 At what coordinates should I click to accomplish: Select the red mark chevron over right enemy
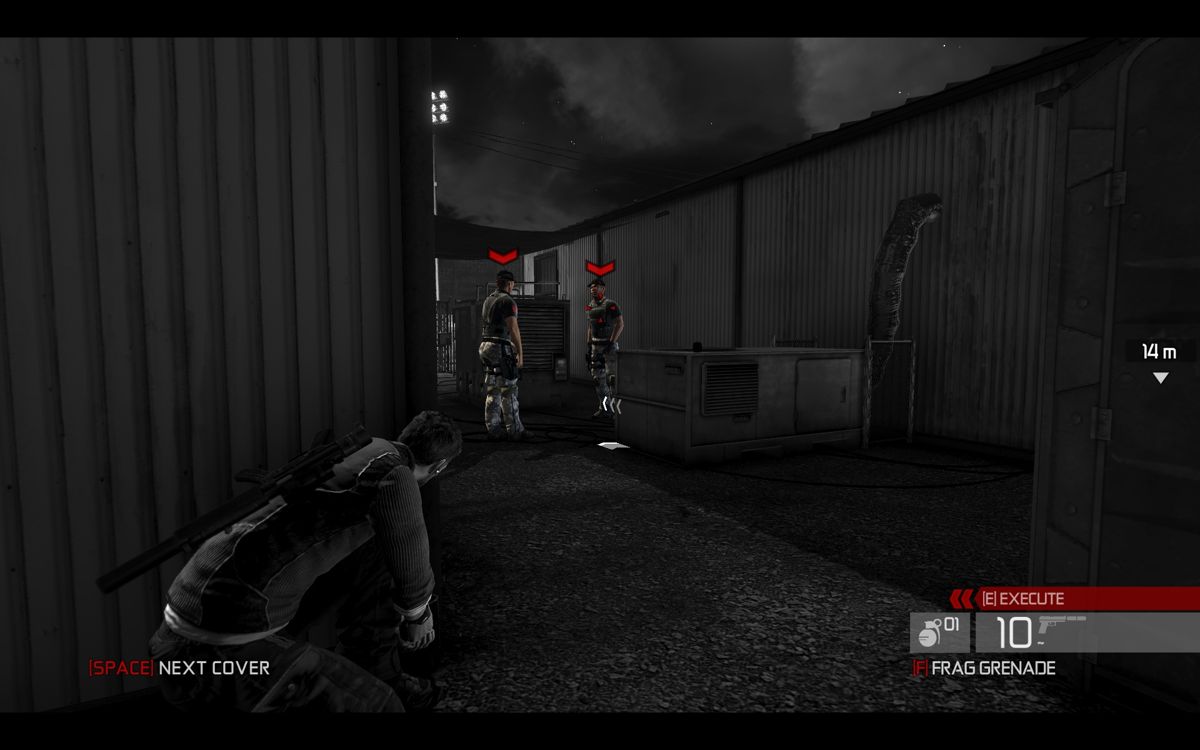coord(600,267)
